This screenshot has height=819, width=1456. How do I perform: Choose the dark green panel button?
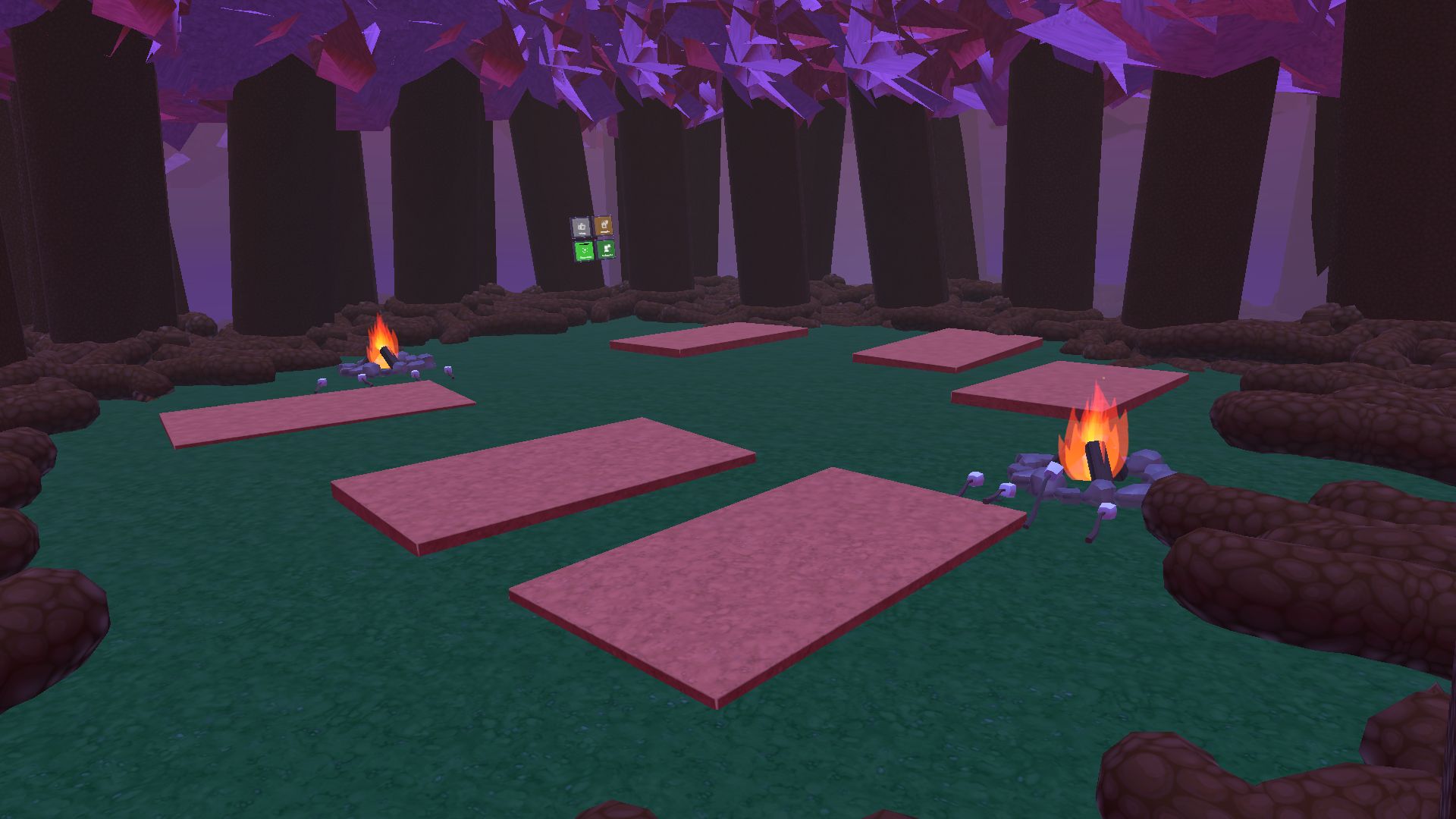click(606, 249)
